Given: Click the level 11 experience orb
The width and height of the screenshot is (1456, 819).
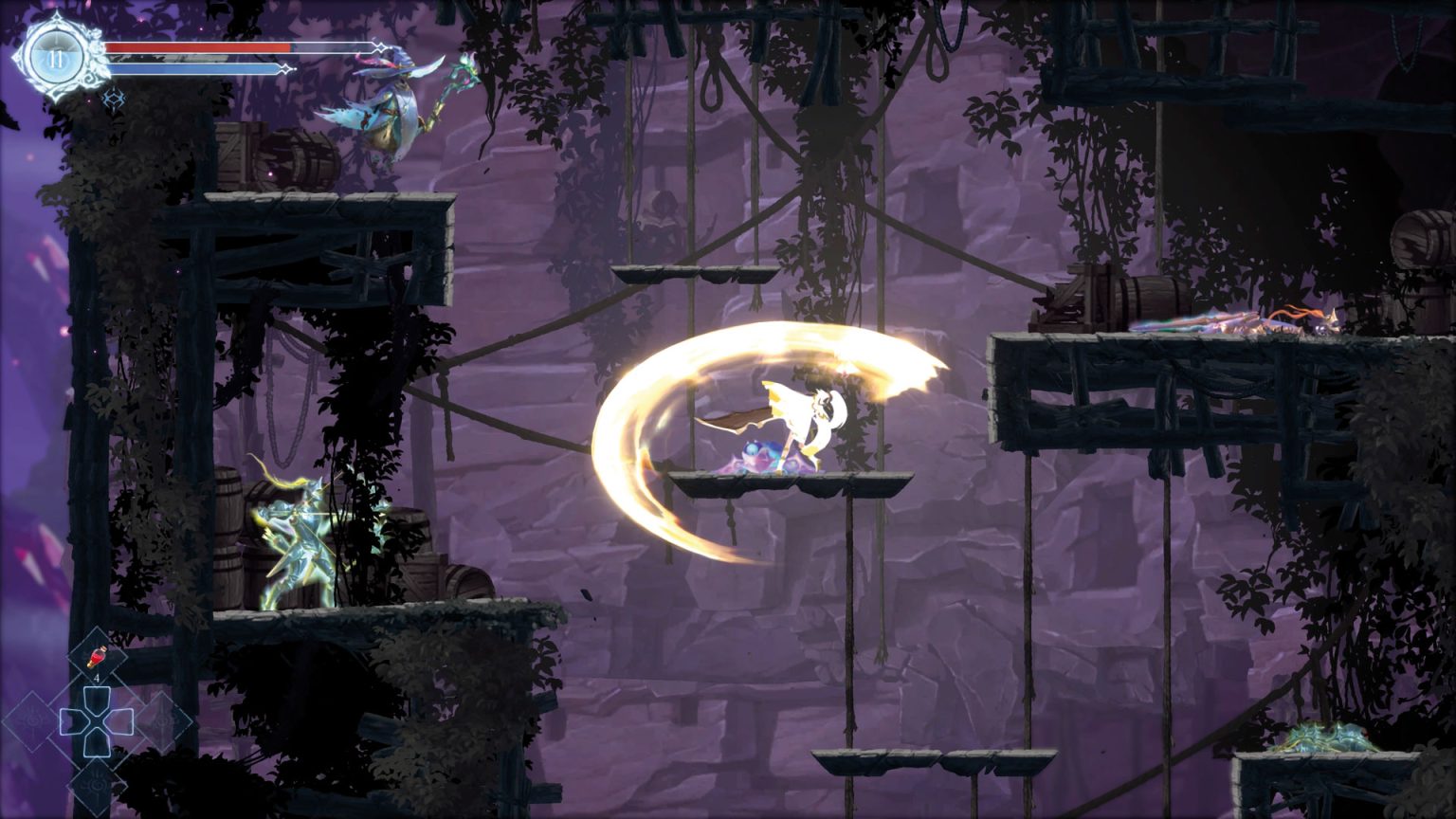Looking at the screenshot, I should [x=55, y=57].
